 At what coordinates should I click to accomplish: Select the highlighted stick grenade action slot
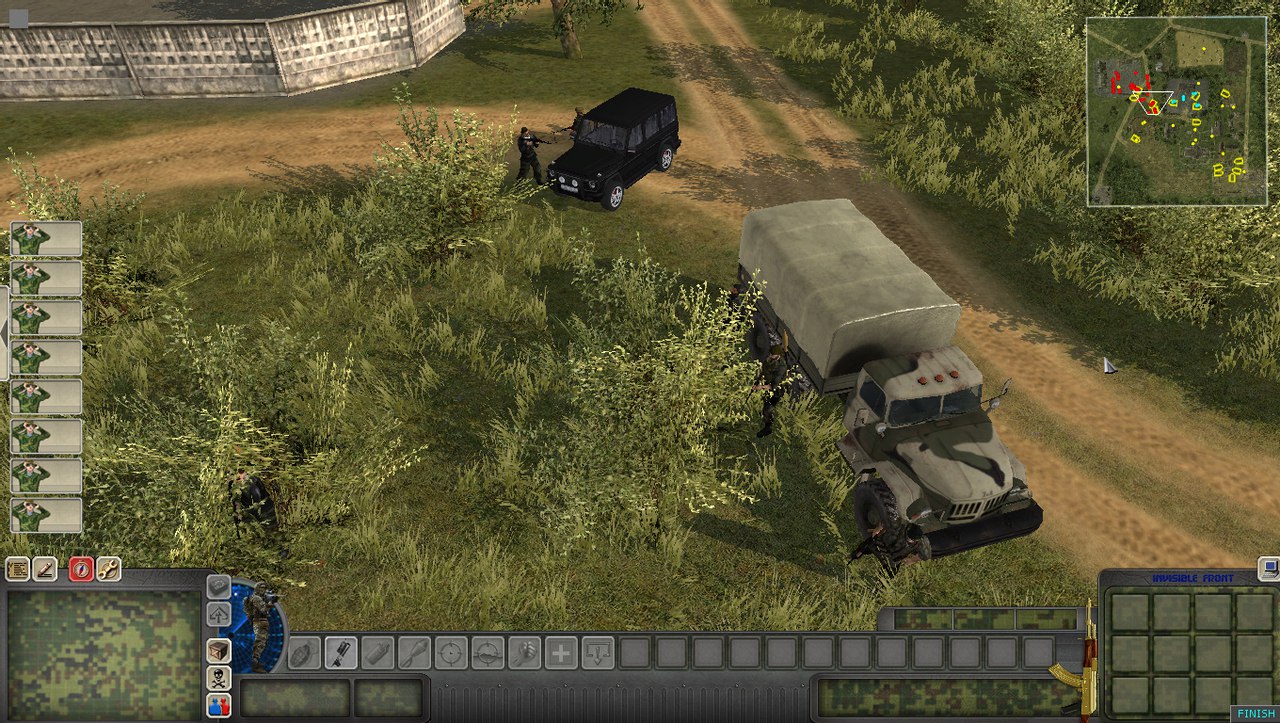pyautogui.click(x=340, y=653)
